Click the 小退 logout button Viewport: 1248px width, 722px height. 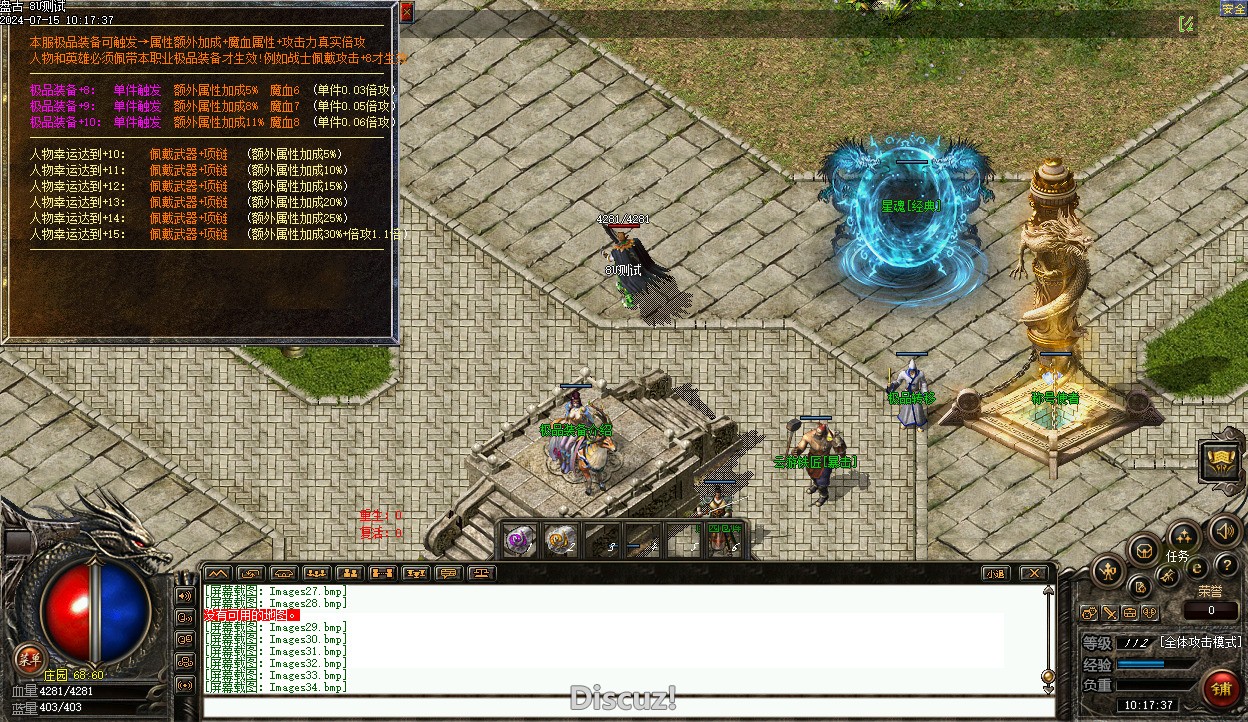pyautogui.click(x=993, y=573)
